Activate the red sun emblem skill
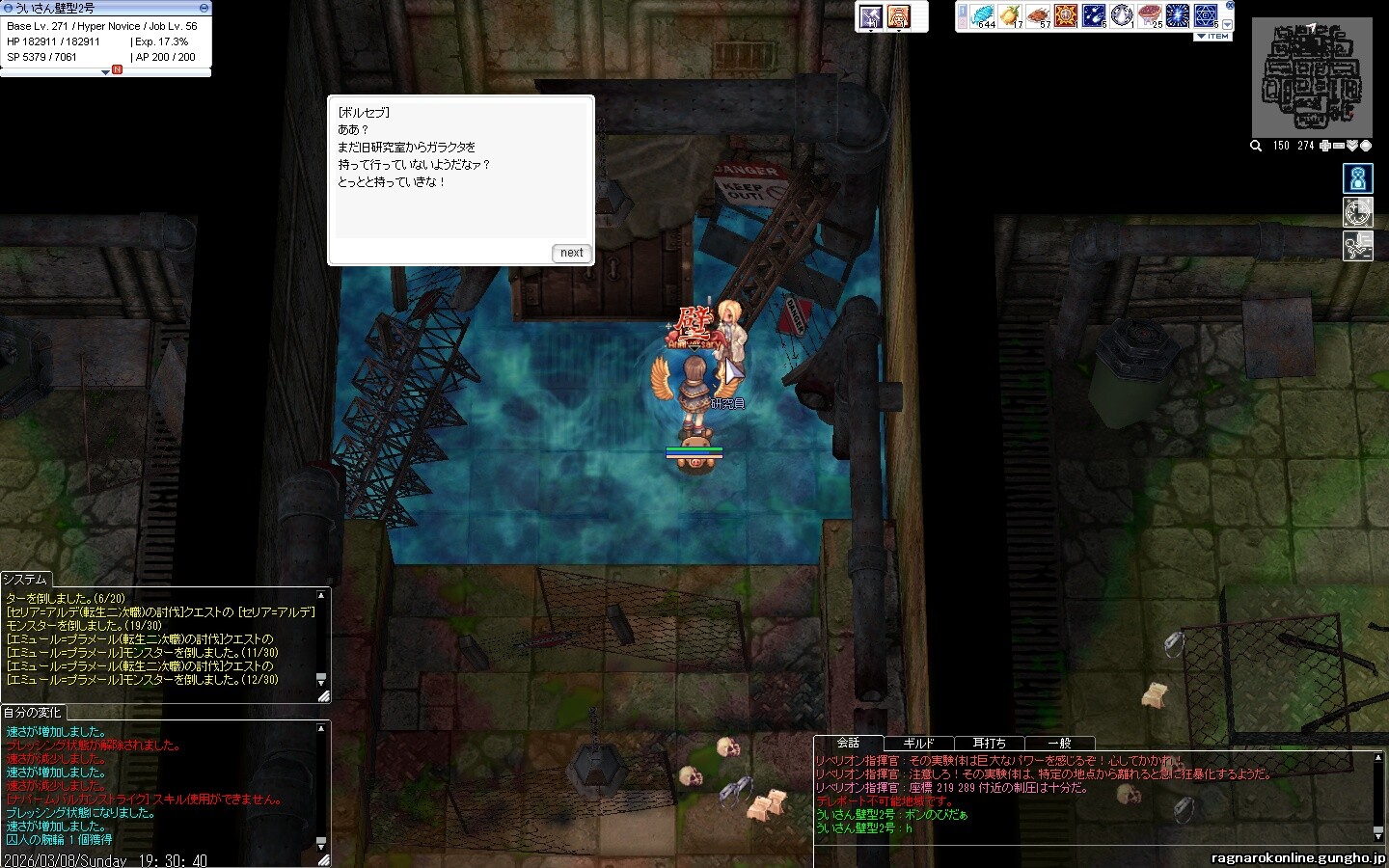 point(1066,15)
